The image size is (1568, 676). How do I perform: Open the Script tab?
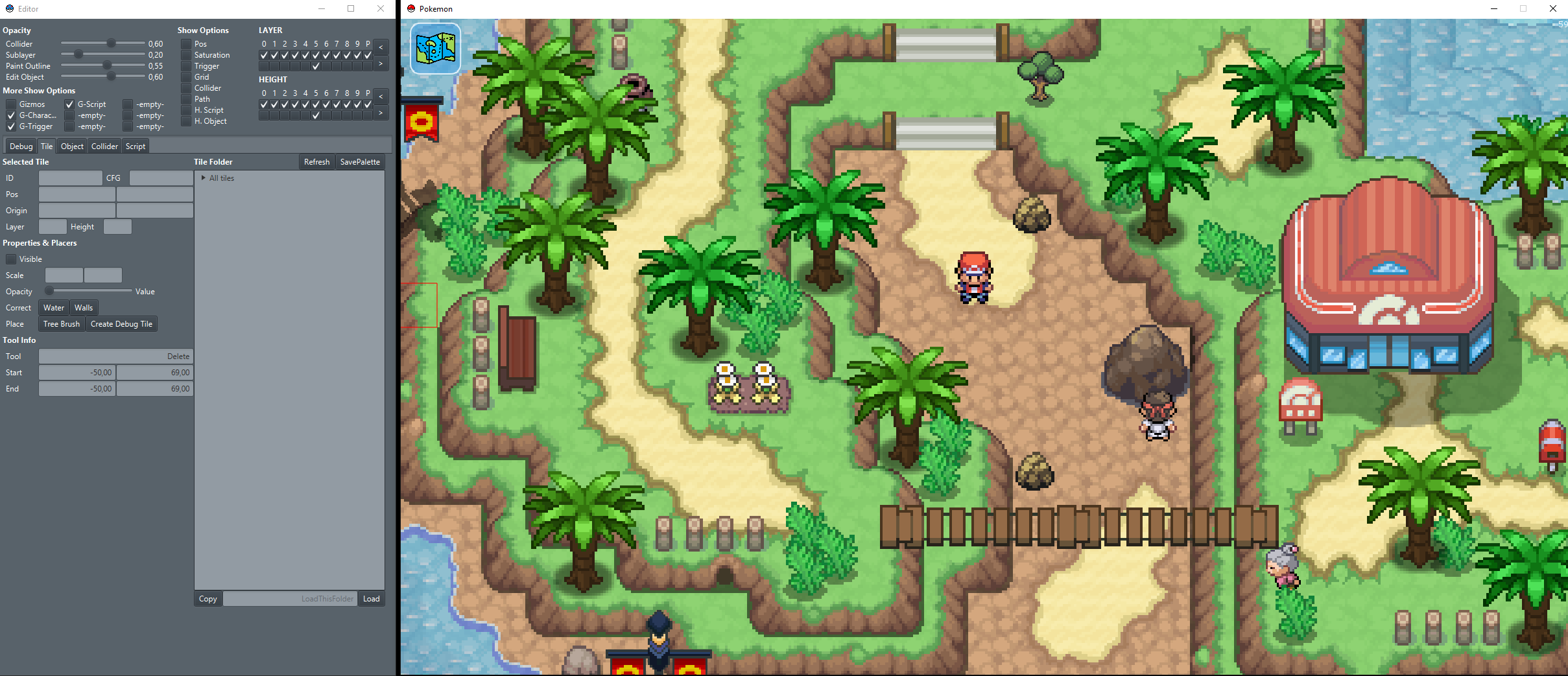click(135, 146)
